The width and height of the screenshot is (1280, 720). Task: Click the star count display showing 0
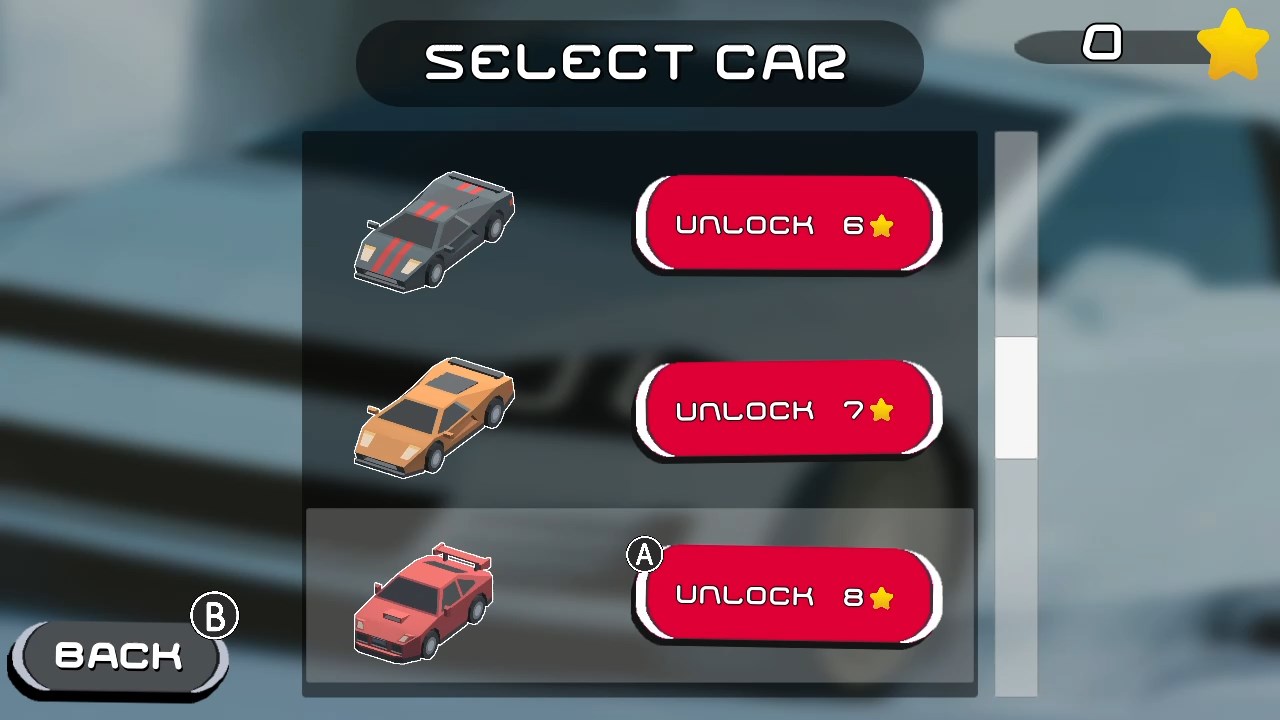1104,44
